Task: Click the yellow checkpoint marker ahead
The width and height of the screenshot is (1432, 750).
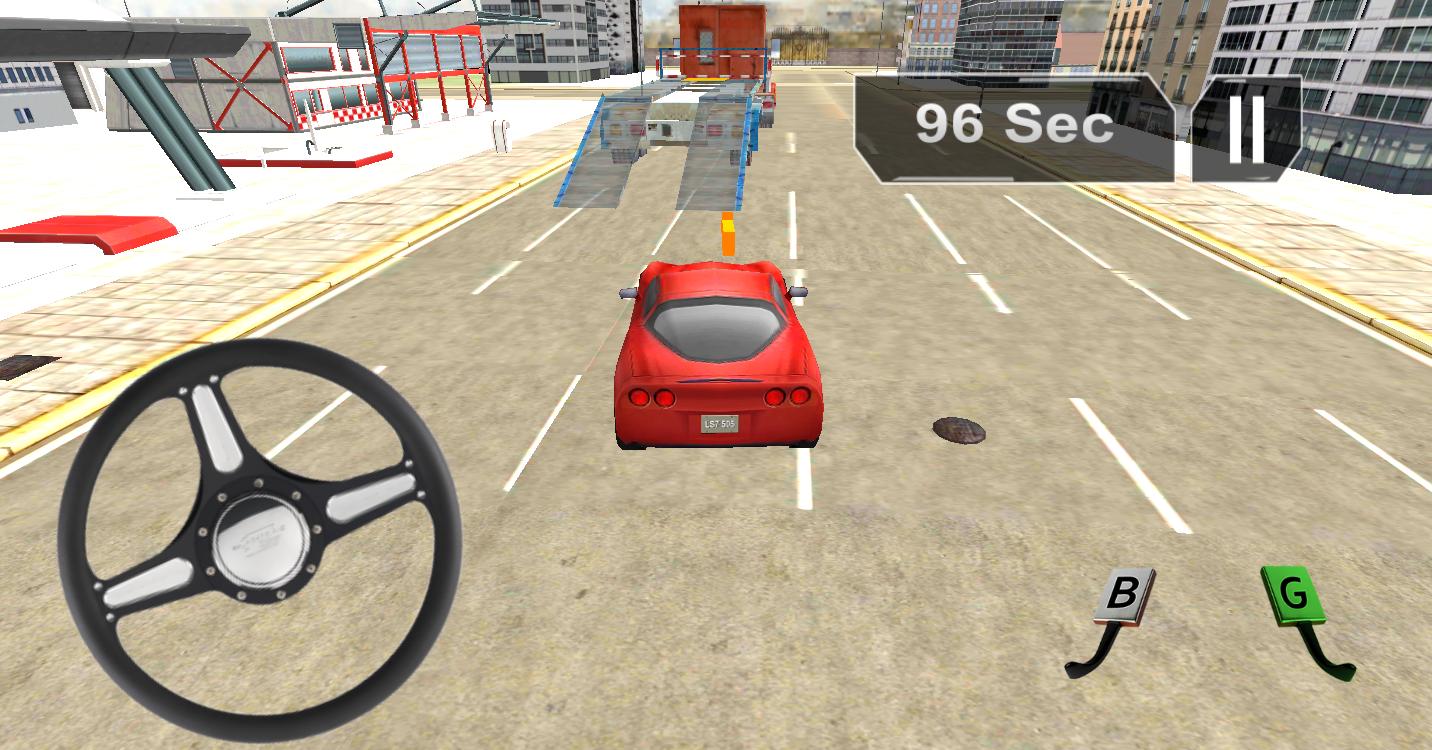Action: [x=728, y=232]
